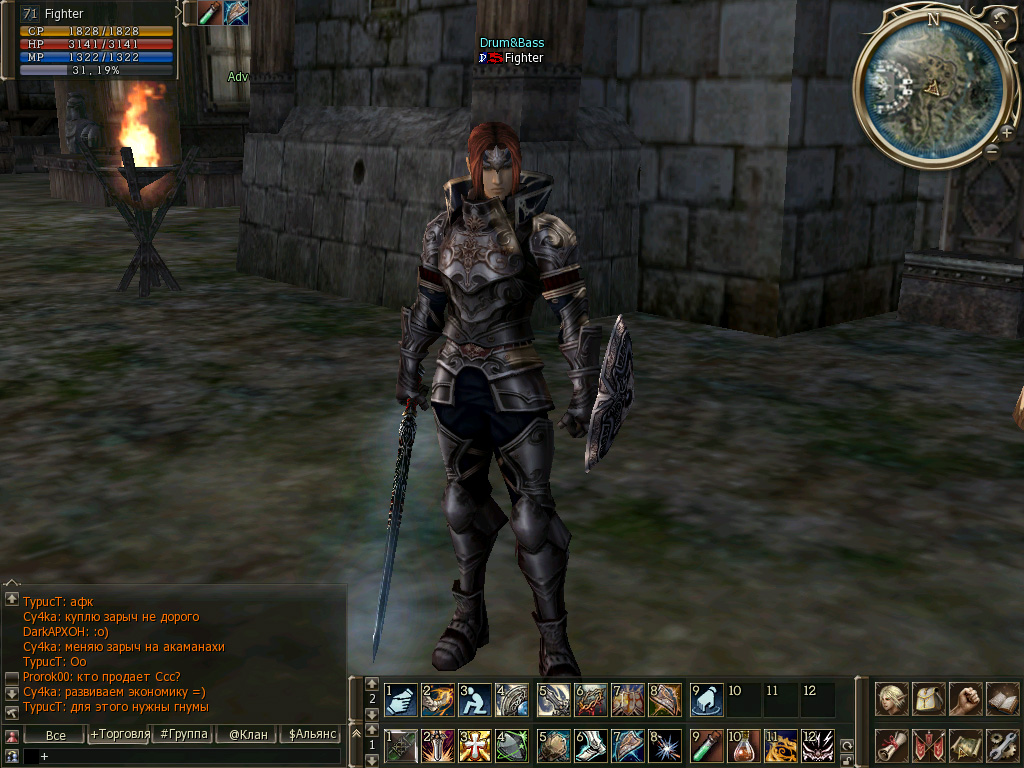Zoom in the minimap with plus button
Screen dimensions: 1024x768
tap(1006, 132)
